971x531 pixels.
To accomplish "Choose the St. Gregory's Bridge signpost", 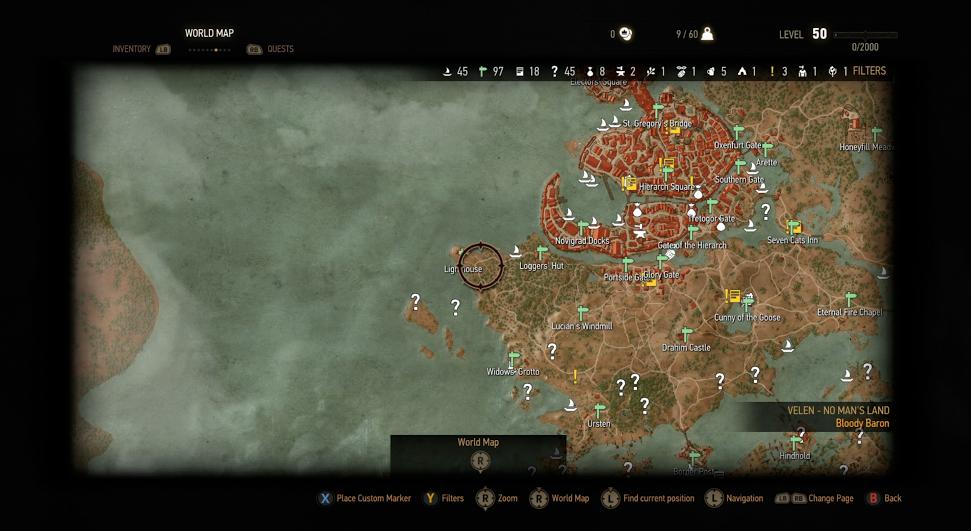I will 658,111.
